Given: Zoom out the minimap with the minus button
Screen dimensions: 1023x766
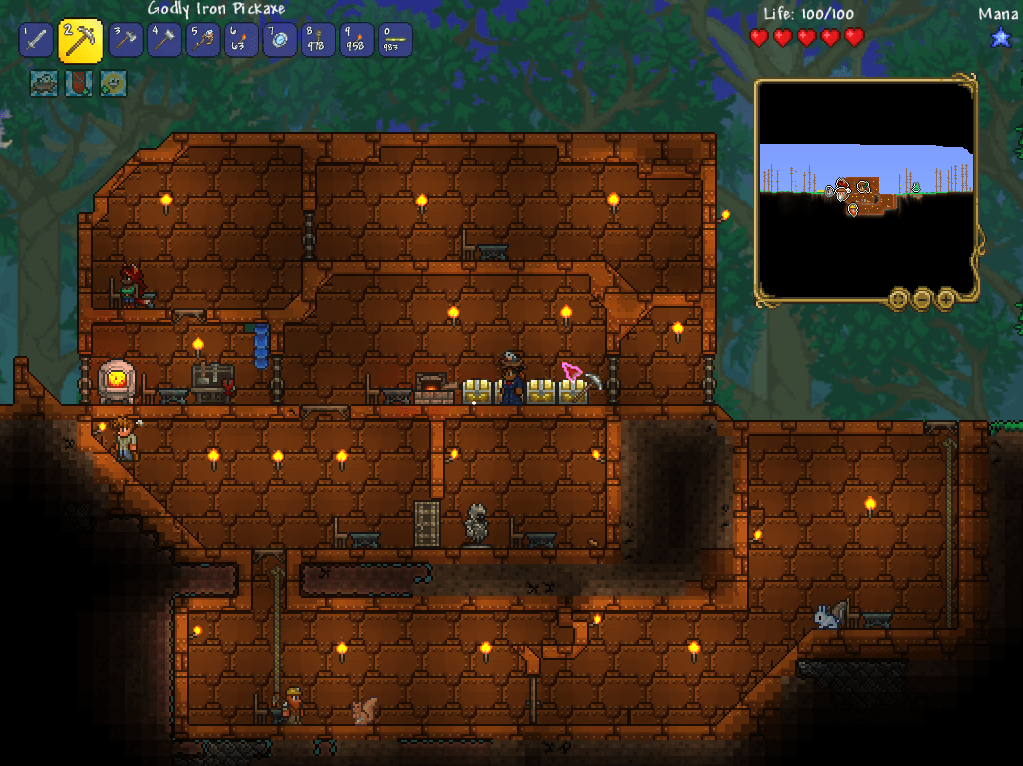Looking at the screenshot, I should tap(922, 297).
